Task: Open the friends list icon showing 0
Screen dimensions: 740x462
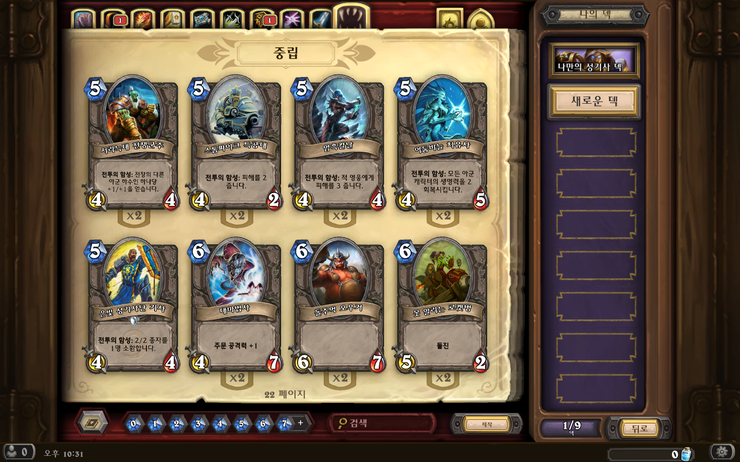Action: [18, 453]
